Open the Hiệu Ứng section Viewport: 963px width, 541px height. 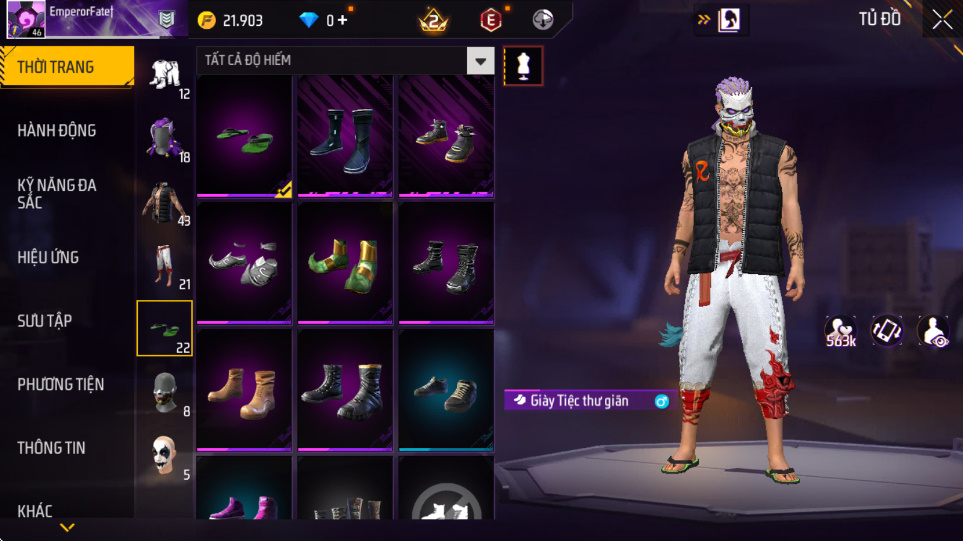click(x=48, y=257)
